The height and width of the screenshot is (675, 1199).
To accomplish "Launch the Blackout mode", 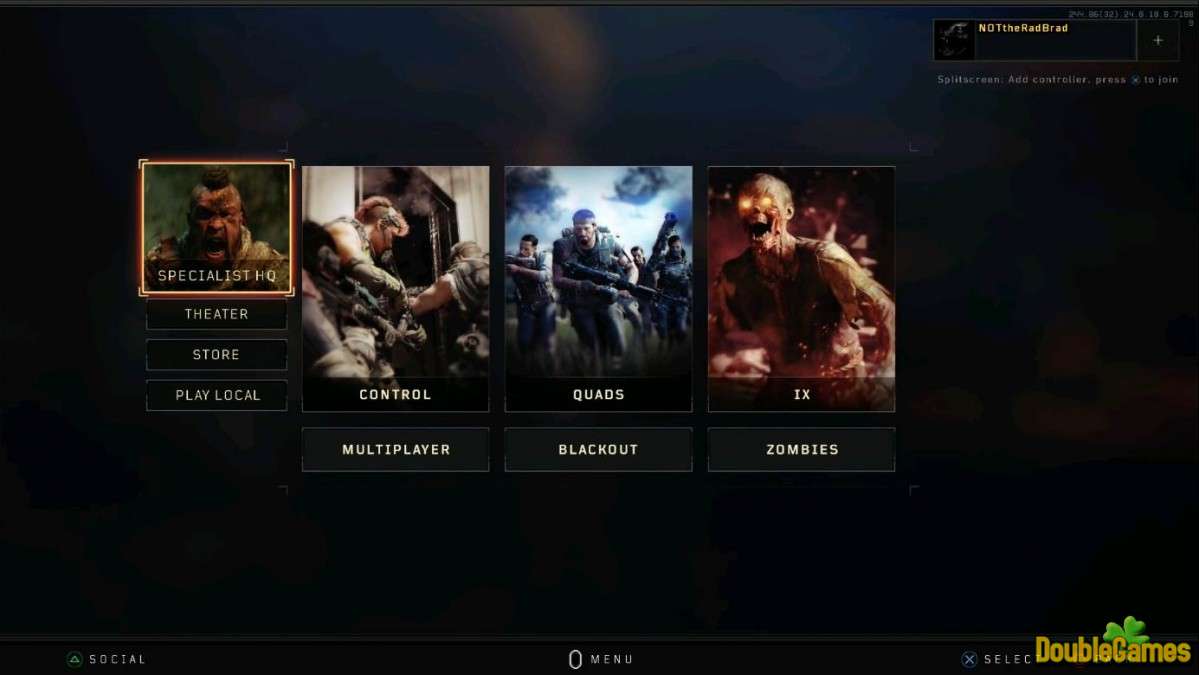I will [598, 450].
